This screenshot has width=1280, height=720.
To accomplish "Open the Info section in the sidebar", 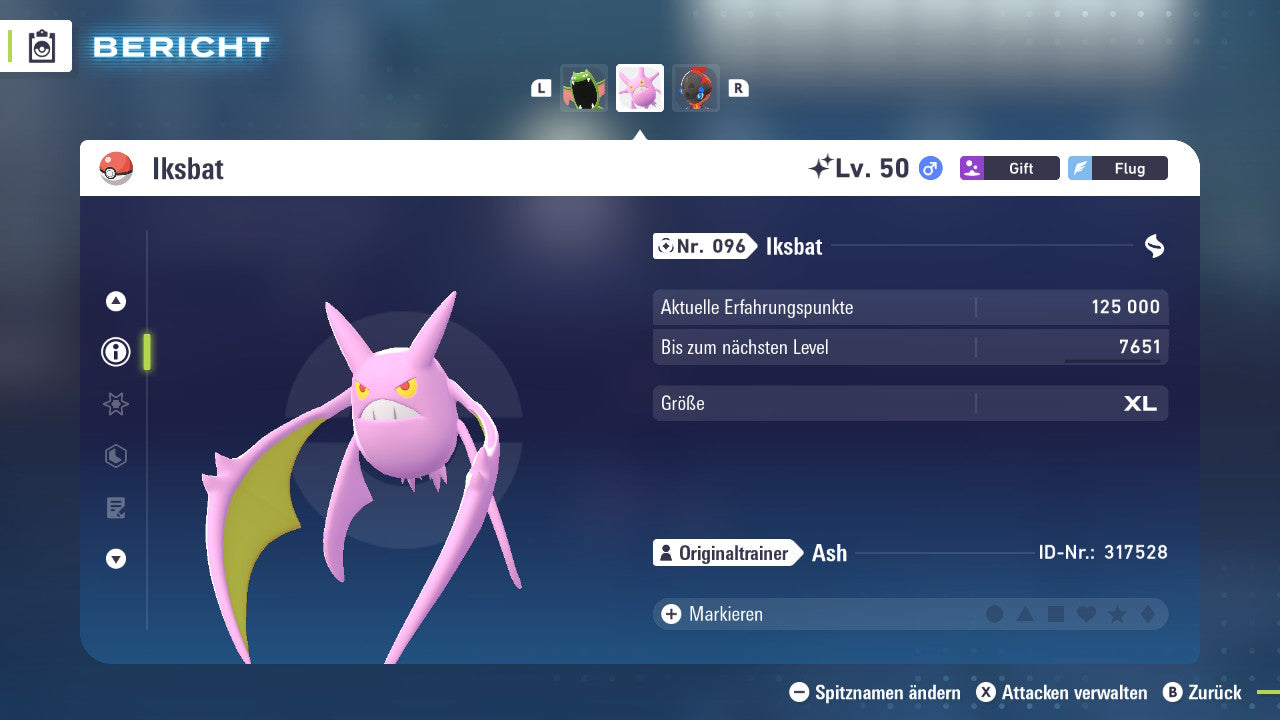I will click(x=116, y=352).
